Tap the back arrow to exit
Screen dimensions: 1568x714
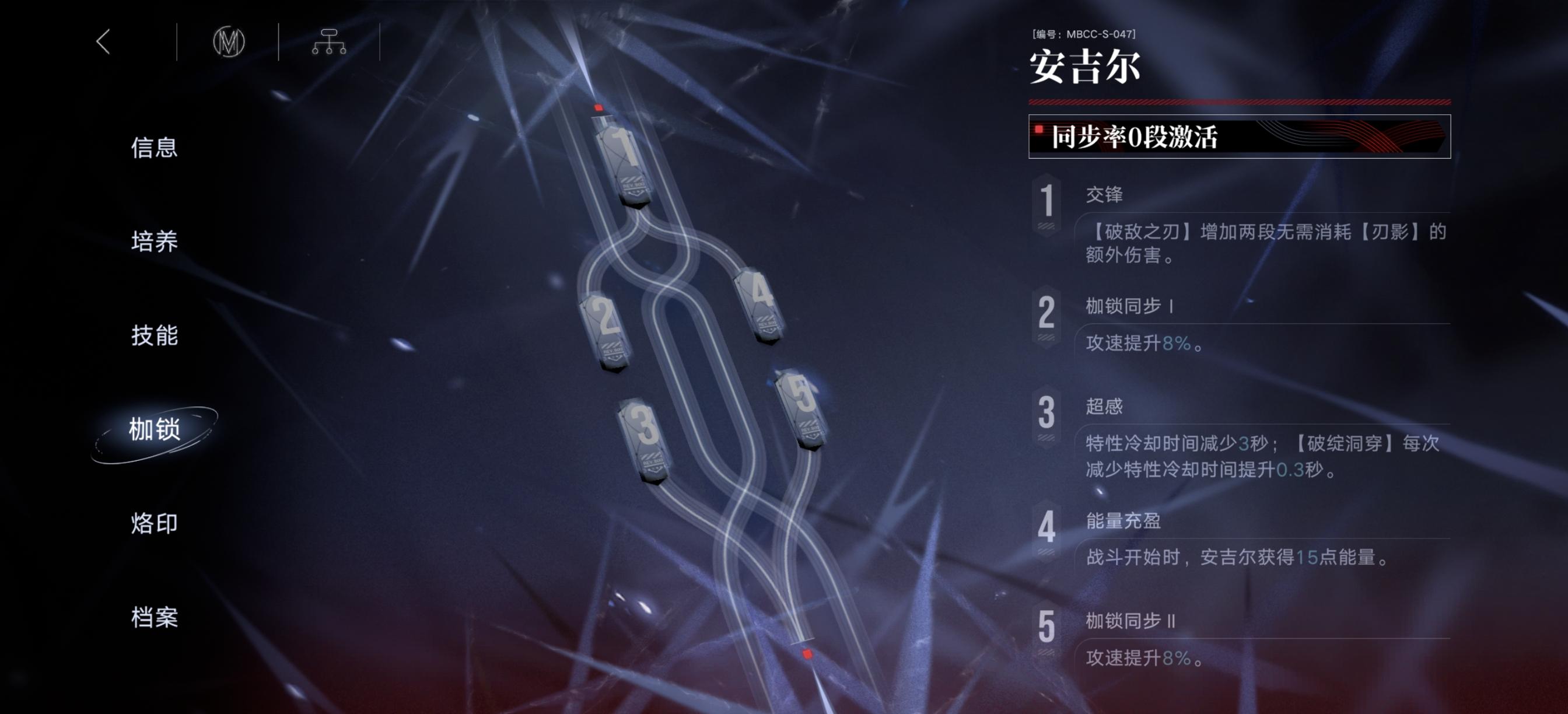coord(103,43)
